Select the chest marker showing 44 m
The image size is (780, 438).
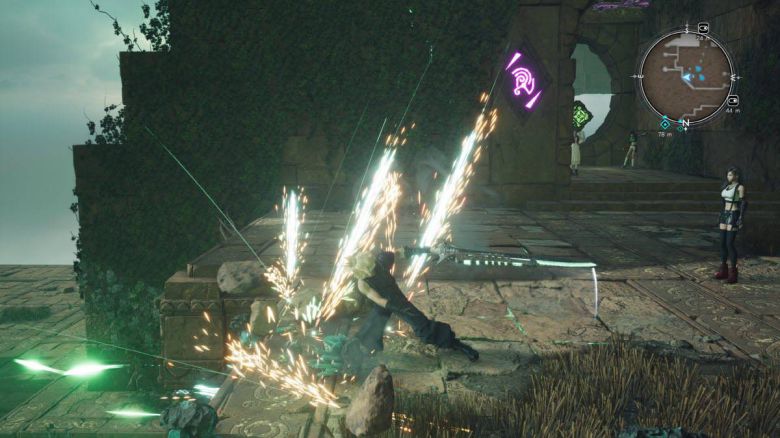pyautogui.click(x=733, y=100)
